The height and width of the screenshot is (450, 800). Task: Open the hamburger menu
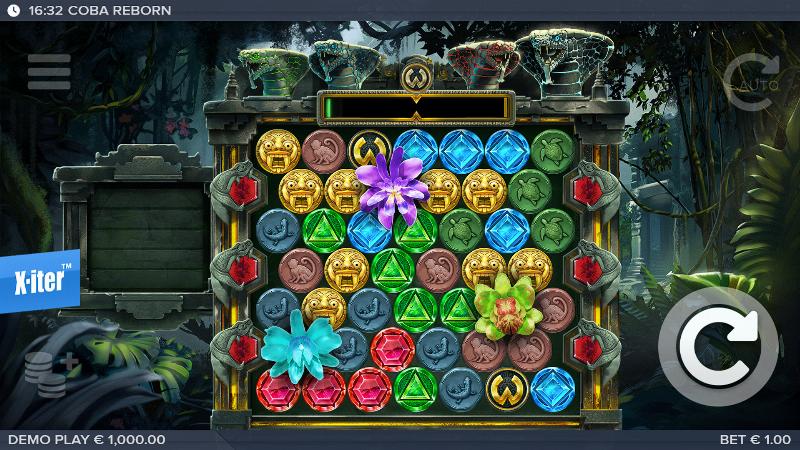(49, 72)
